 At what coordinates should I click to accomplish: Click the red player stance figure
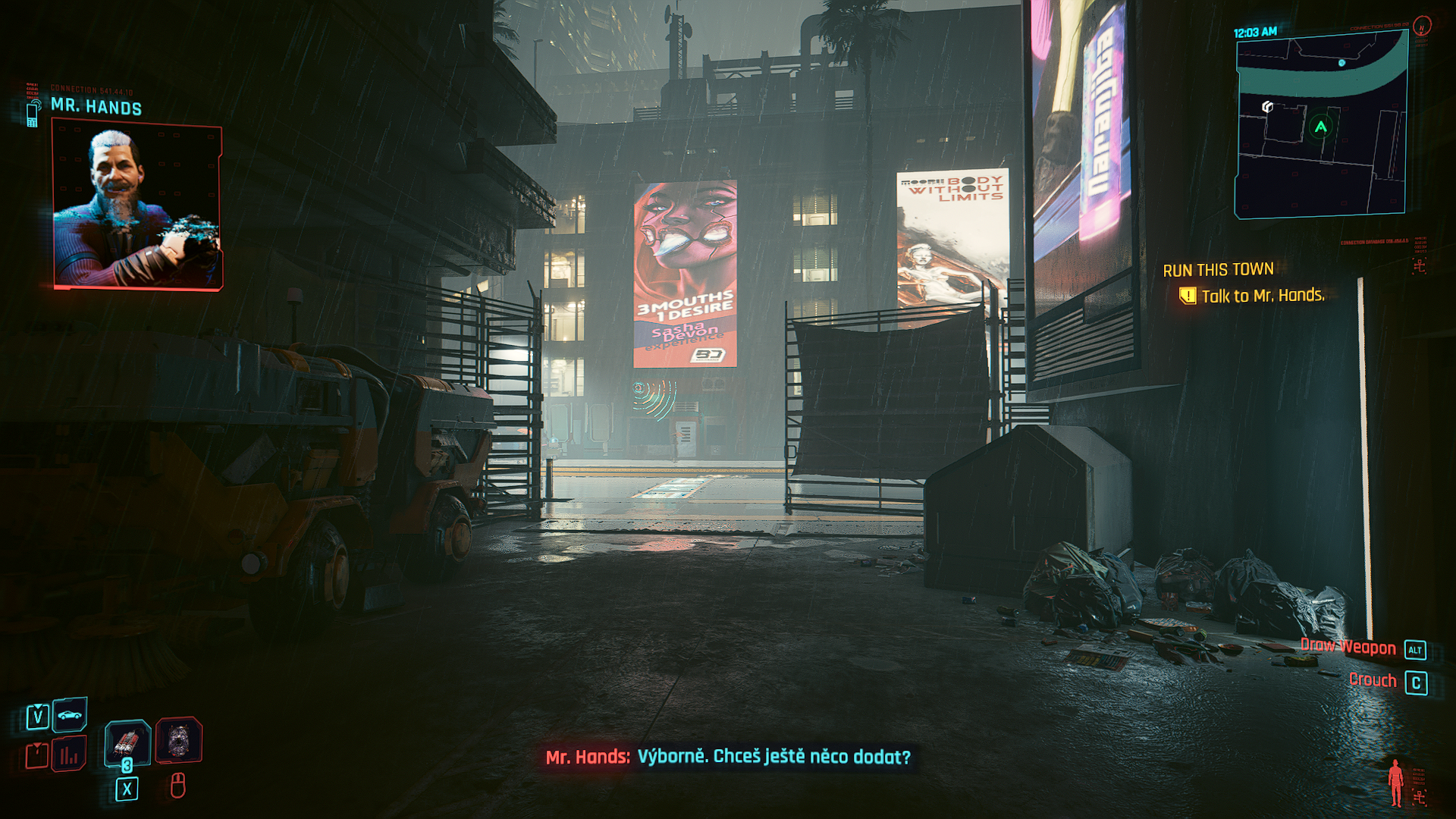pyautogui.click(x=1395, y=783)
